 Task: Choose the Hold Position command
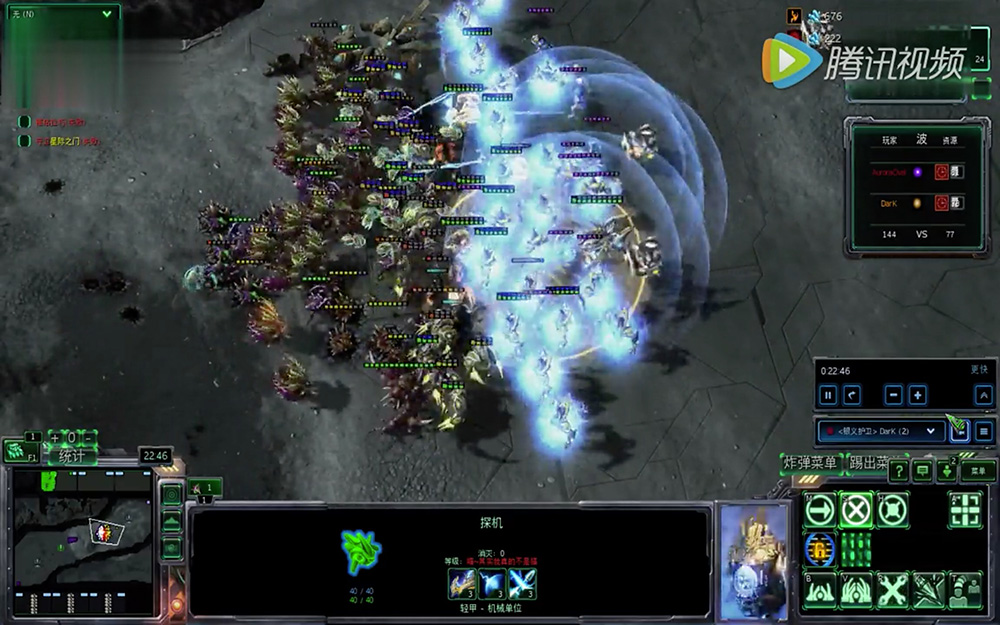(x=891, y=510)
